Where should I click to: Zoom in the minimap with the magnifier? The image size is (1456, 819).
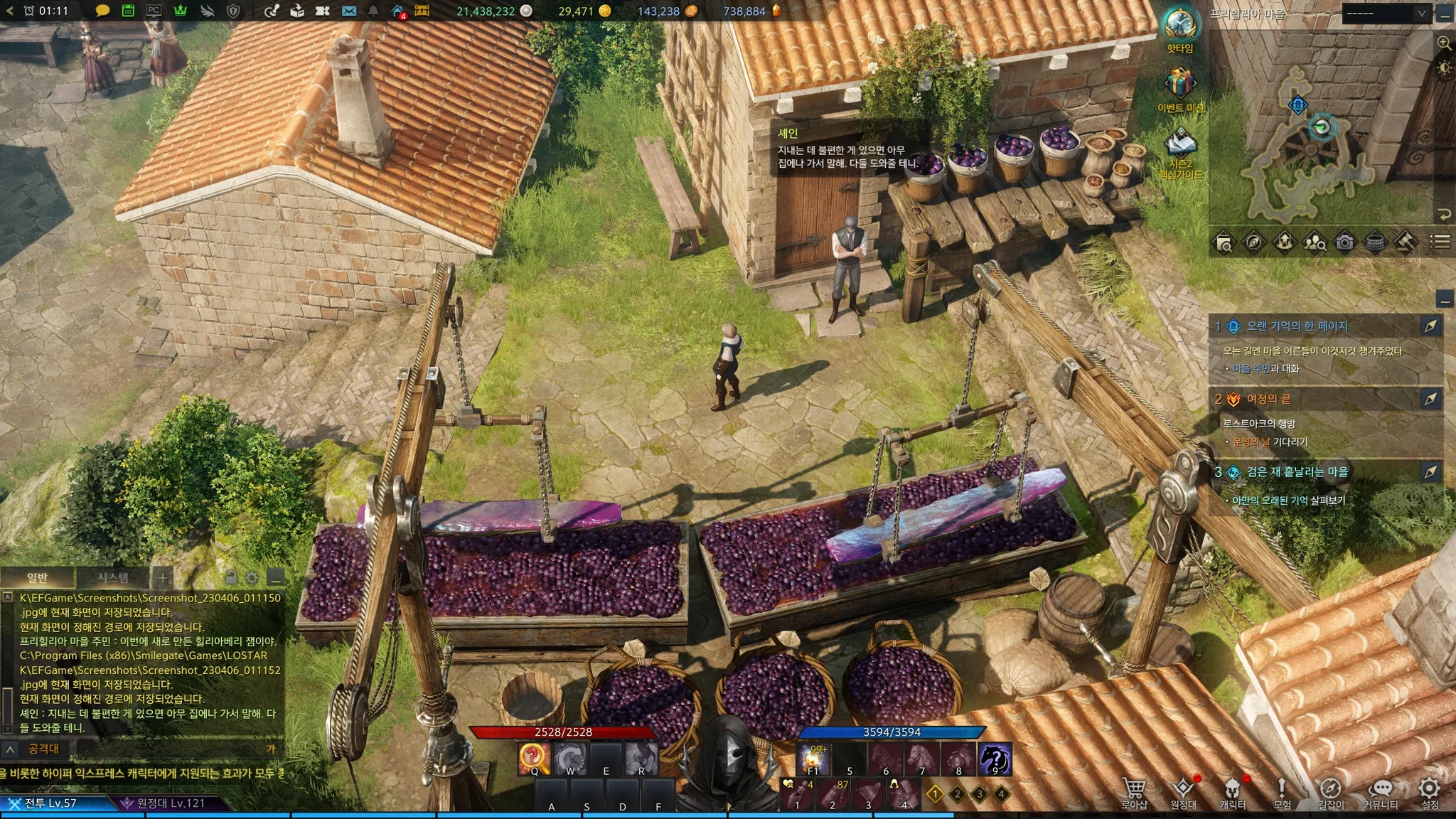[1444, 43]
